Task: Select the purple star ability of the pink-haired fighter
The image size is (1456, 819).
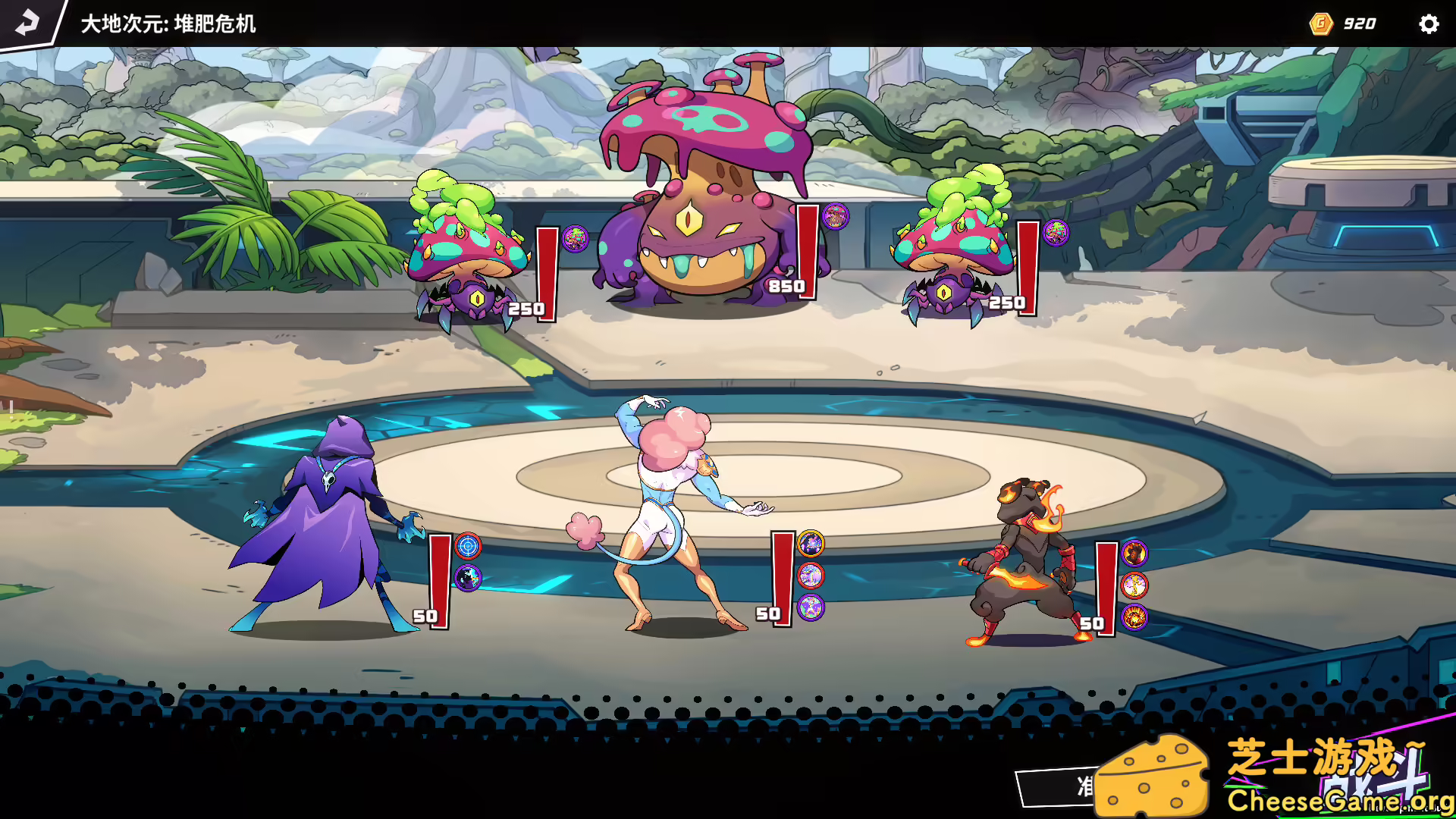Action: (811, 607)
